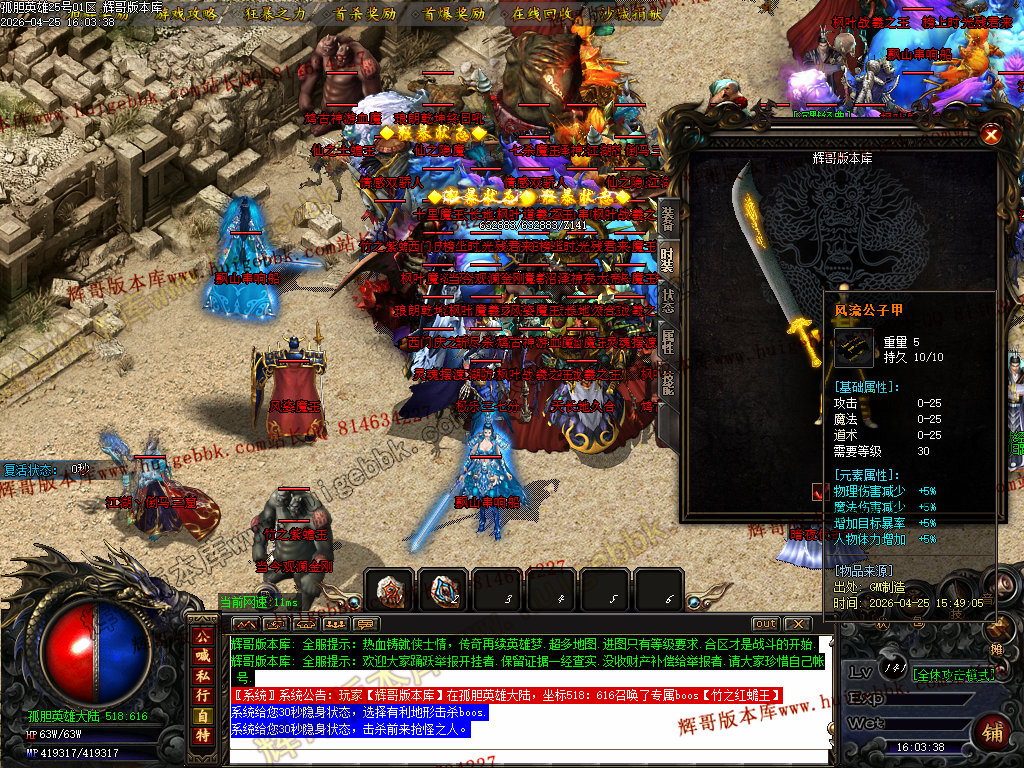
Task: Select the 私 private chat channel
Action: (x=202, y=675)
